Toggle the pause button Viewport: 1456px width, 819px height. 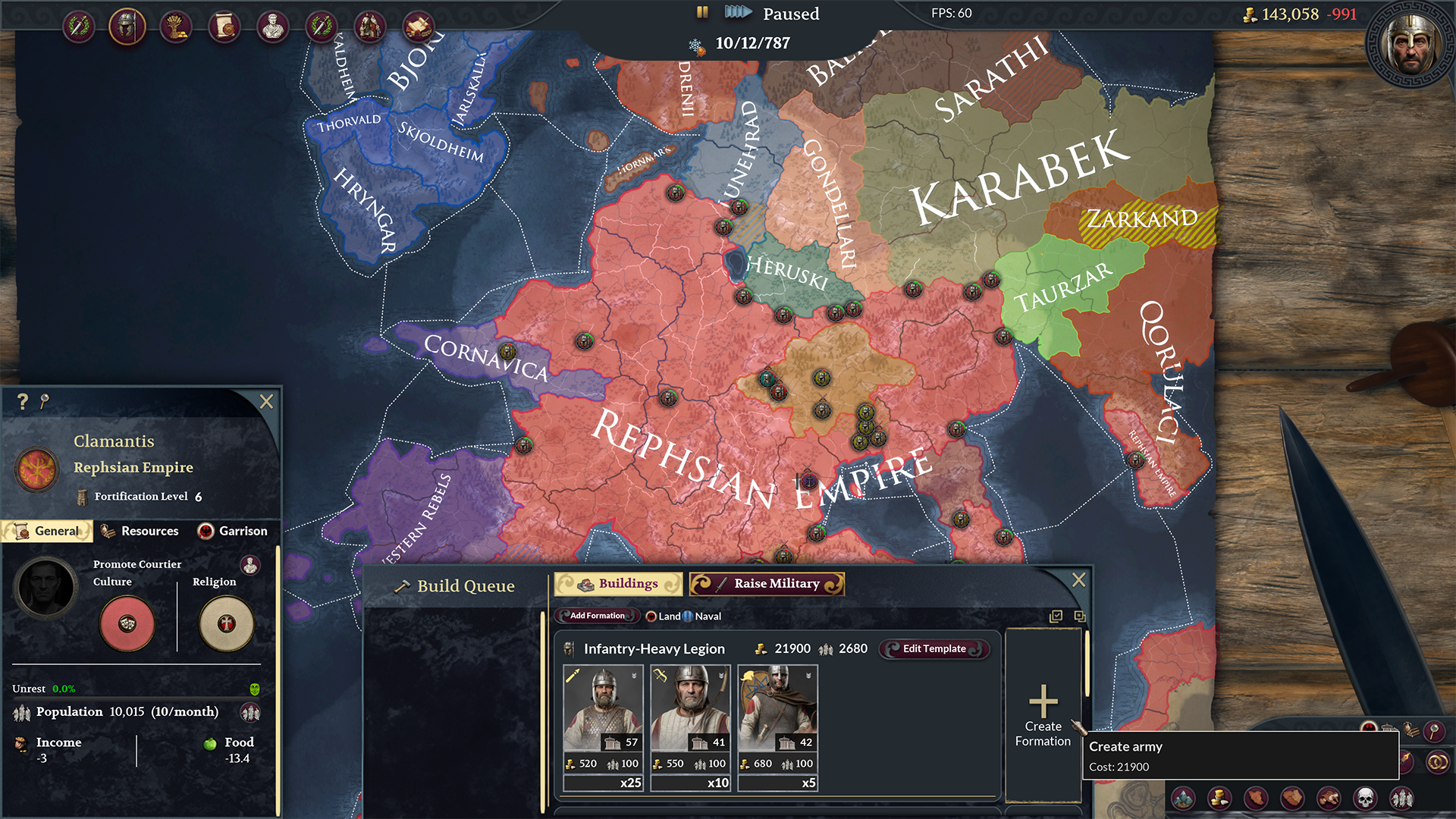[x=702, y=12]
